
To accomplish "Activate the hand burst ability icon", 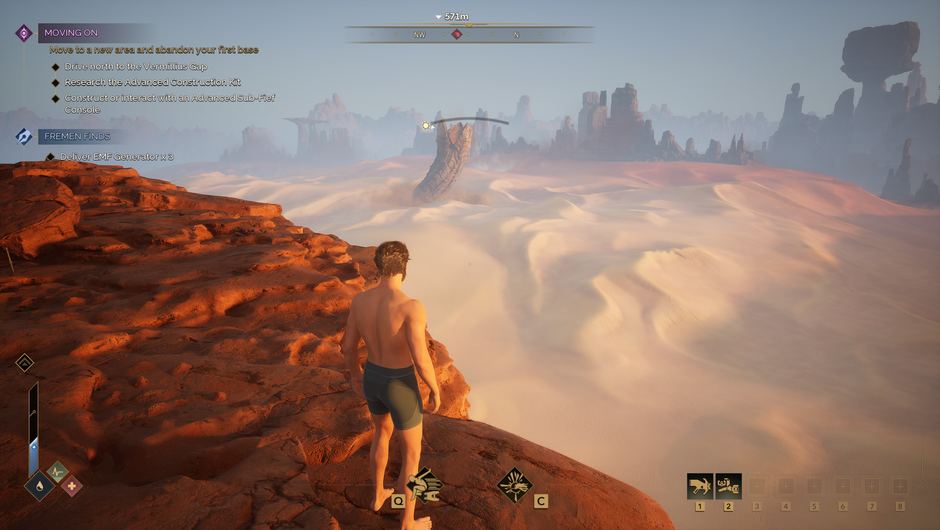I will coord(514,485).
